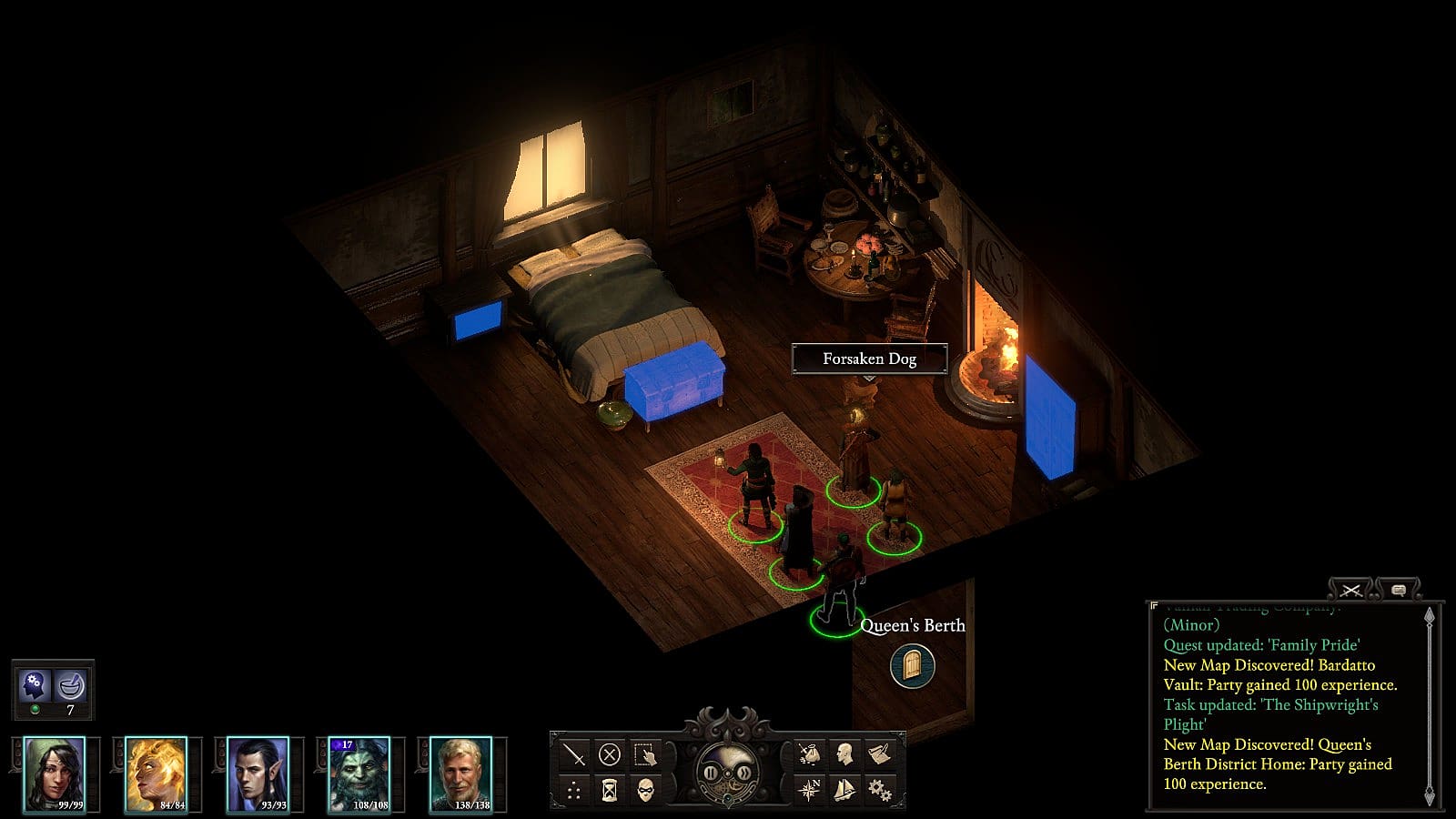
Task: Open the character sheet head icon
Action: tap(844, 753)
